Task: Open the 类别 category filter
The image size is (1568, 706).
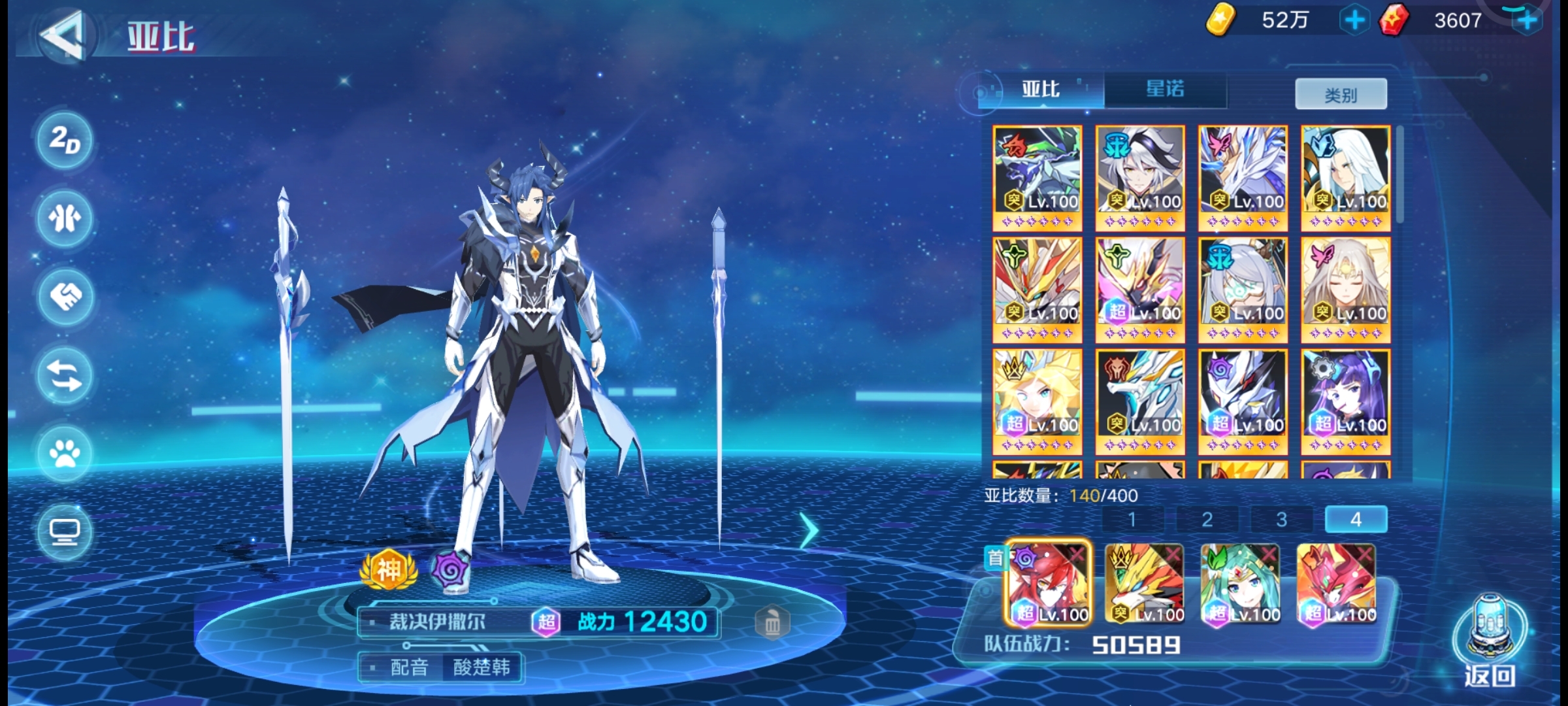Action: pos(1341,95)
